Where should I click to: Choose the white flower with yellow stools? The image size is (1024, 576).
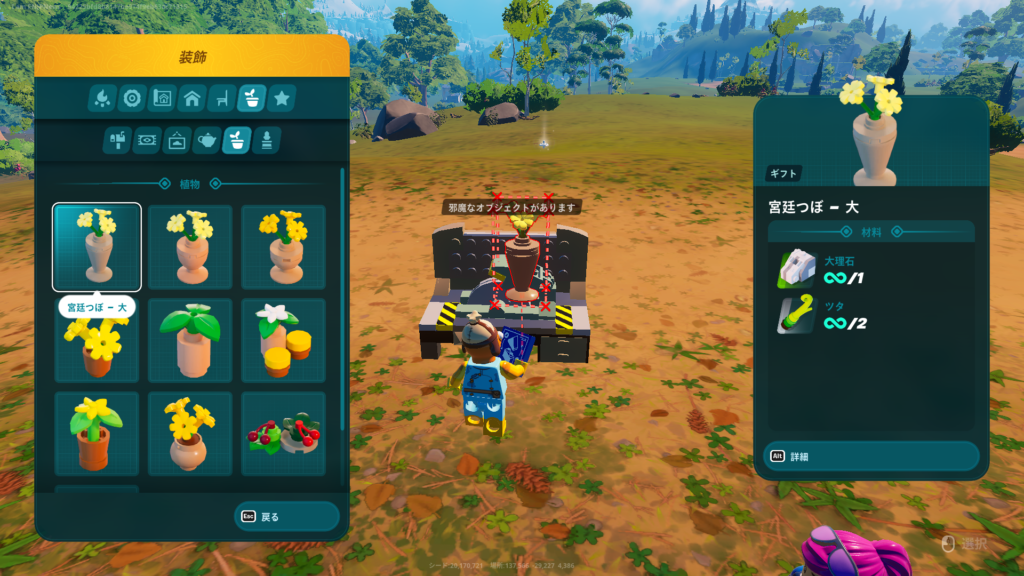(283, 340)
